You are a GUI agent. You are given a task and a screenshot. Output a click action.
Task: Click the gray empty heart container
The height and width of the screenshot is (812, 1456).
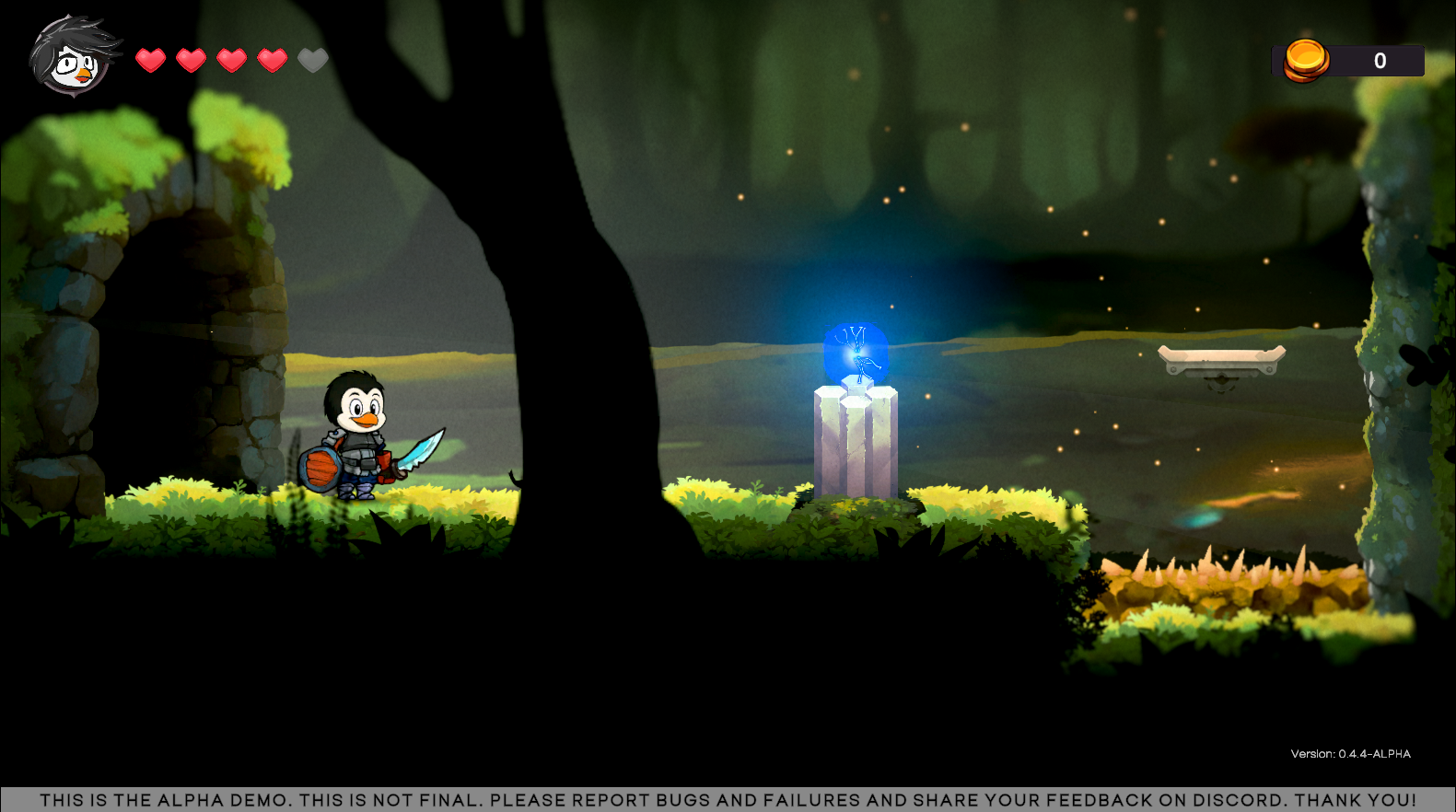(313, 60)
